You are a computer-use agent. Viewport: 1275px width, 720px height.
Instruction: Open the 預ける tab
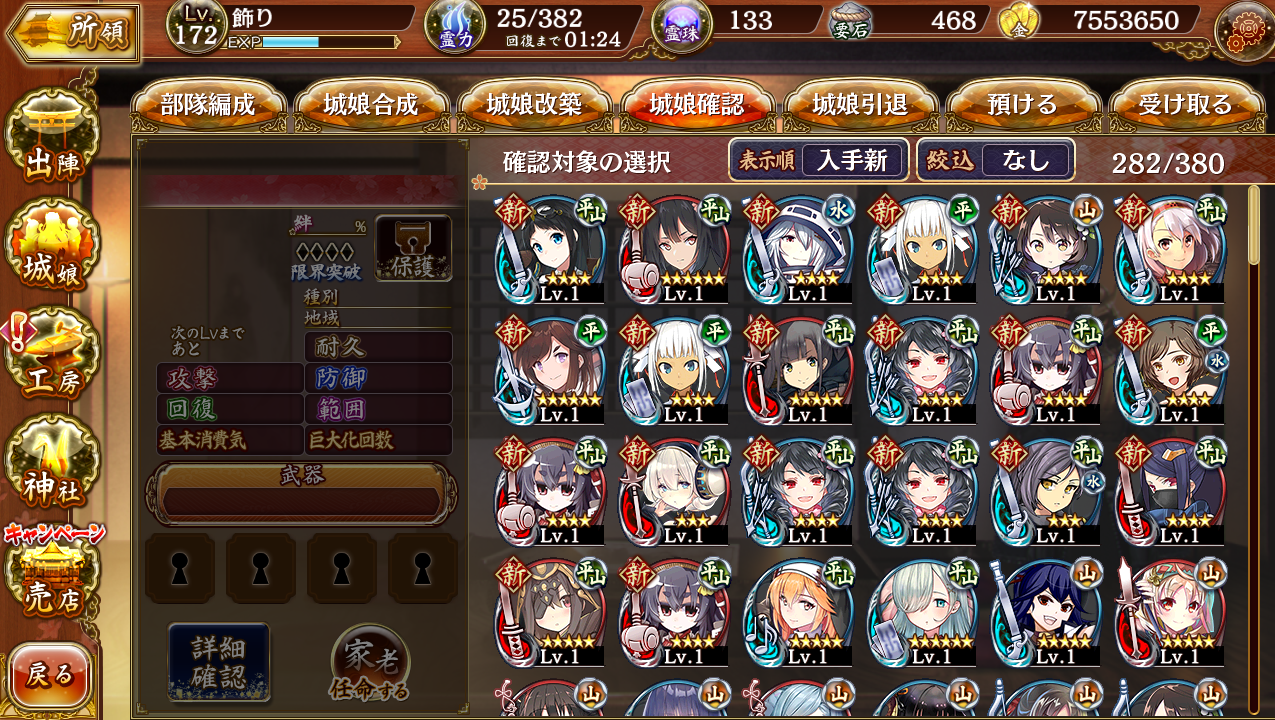[1023, 105]
